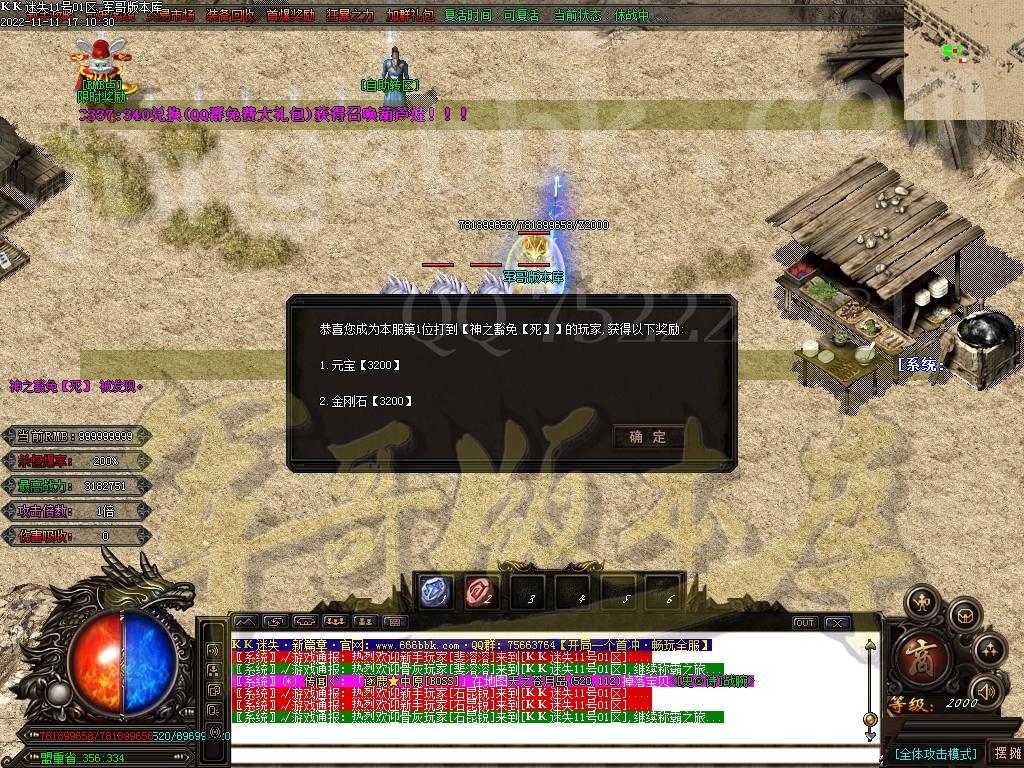The width and height of the screenshot is (1024, 768).
Task: Open the character icon in the round menu
Action: coord(921,602)
